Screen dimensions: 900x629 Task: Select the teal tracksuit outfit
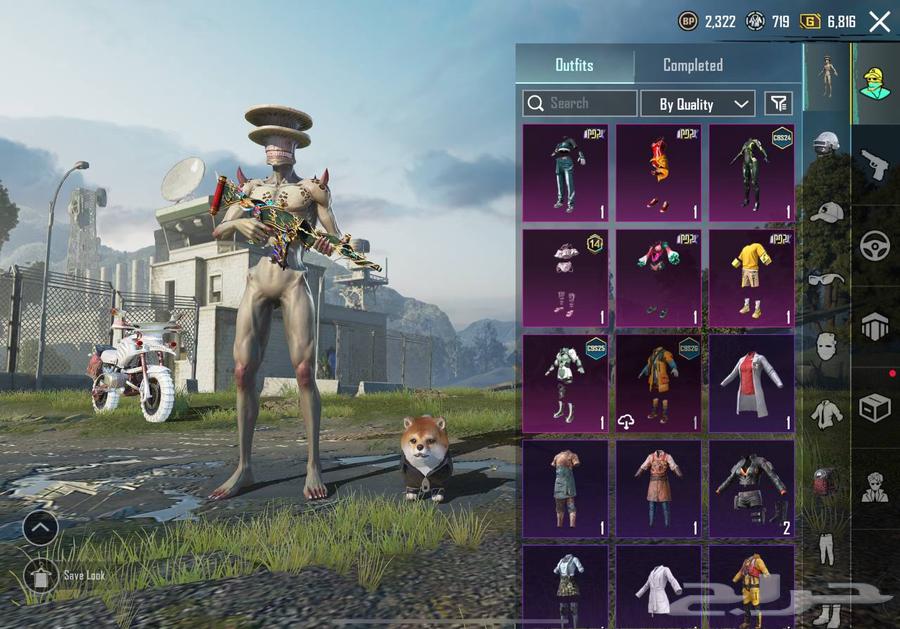565,173
